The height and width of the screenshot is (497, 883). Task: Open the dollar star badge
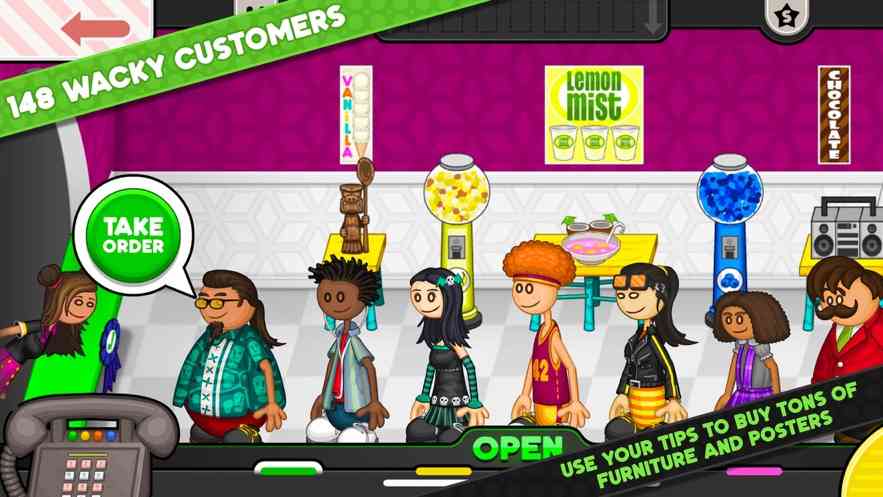coord(783,16)
